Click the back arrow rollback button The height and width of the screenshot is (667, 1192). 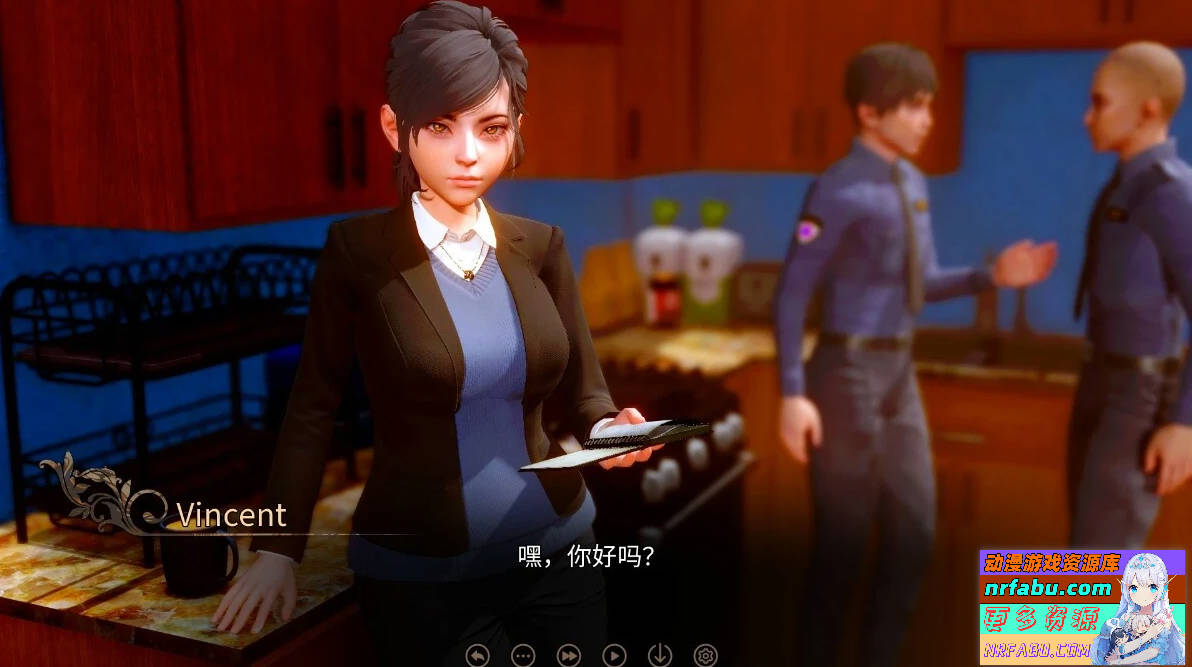(478, 655)
